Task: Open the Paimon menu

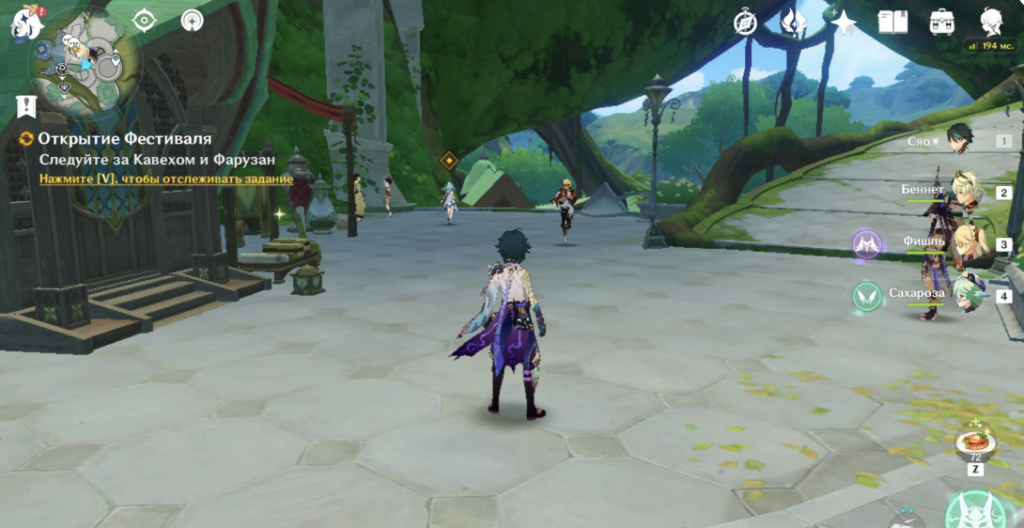Action: click(x=25, y=24)
